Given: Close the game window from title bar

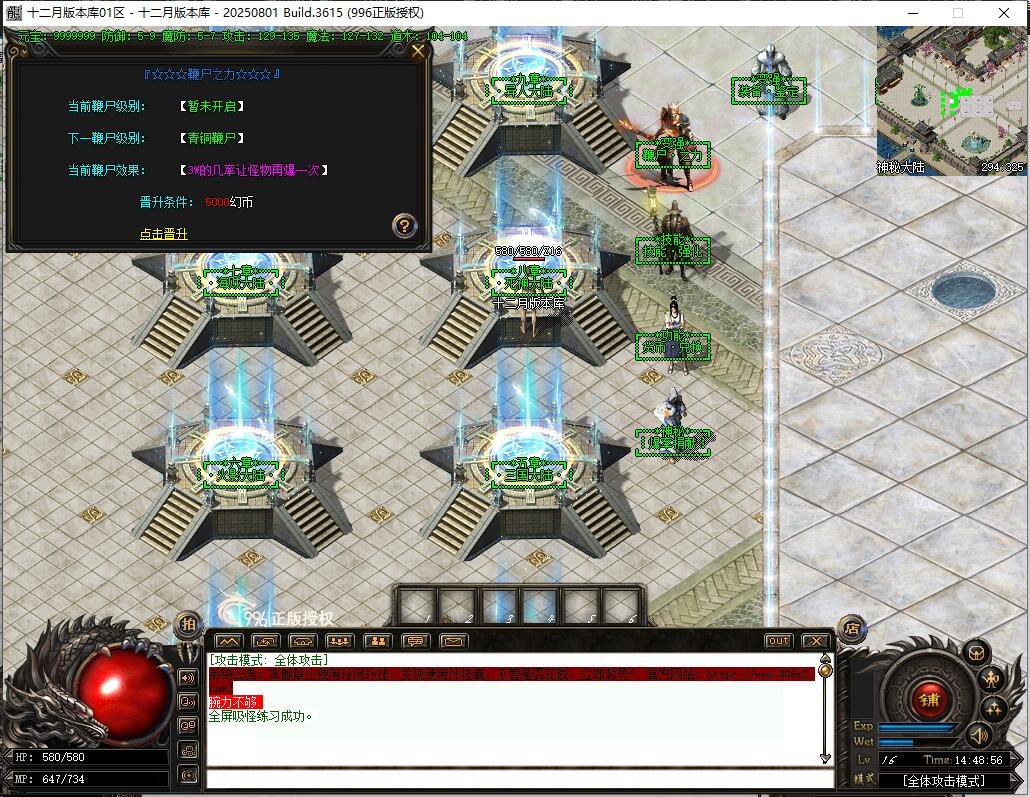Looking at the screenshot, I should tap(1003, 13).
